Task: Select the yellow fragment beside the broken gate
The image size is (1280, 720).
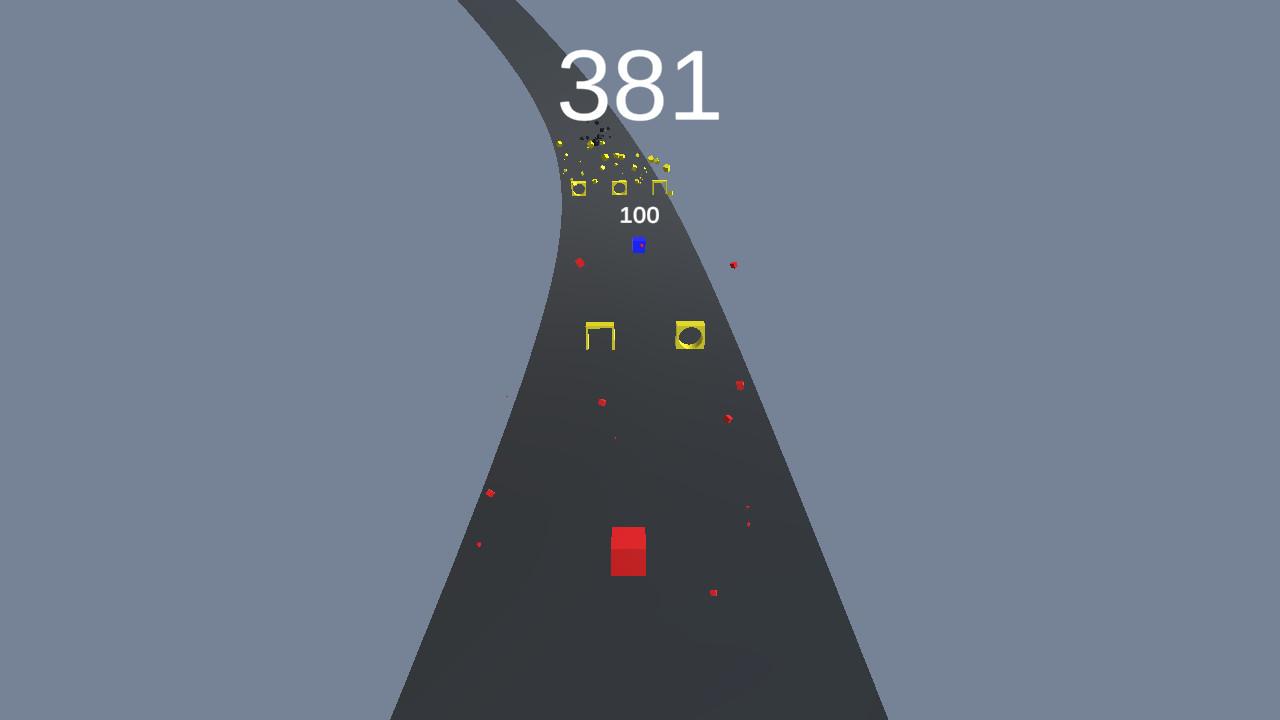Action: click(x=667, y=167)
